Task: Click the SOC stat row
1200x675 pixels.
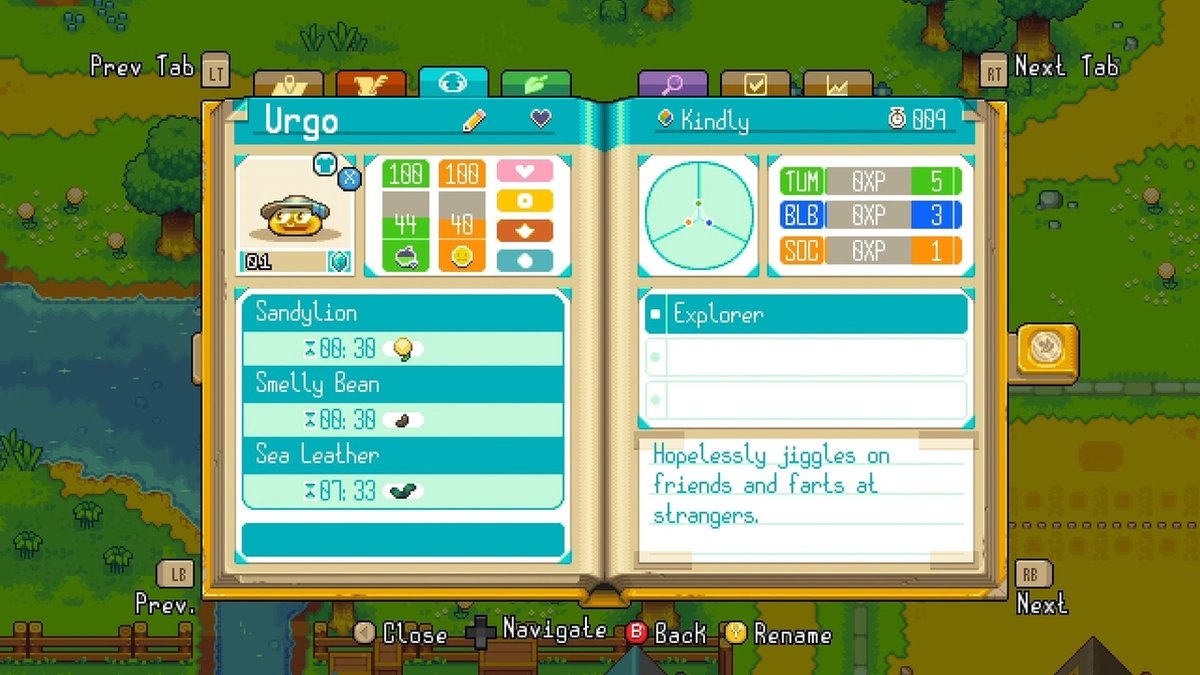Action: pos(870,249)
